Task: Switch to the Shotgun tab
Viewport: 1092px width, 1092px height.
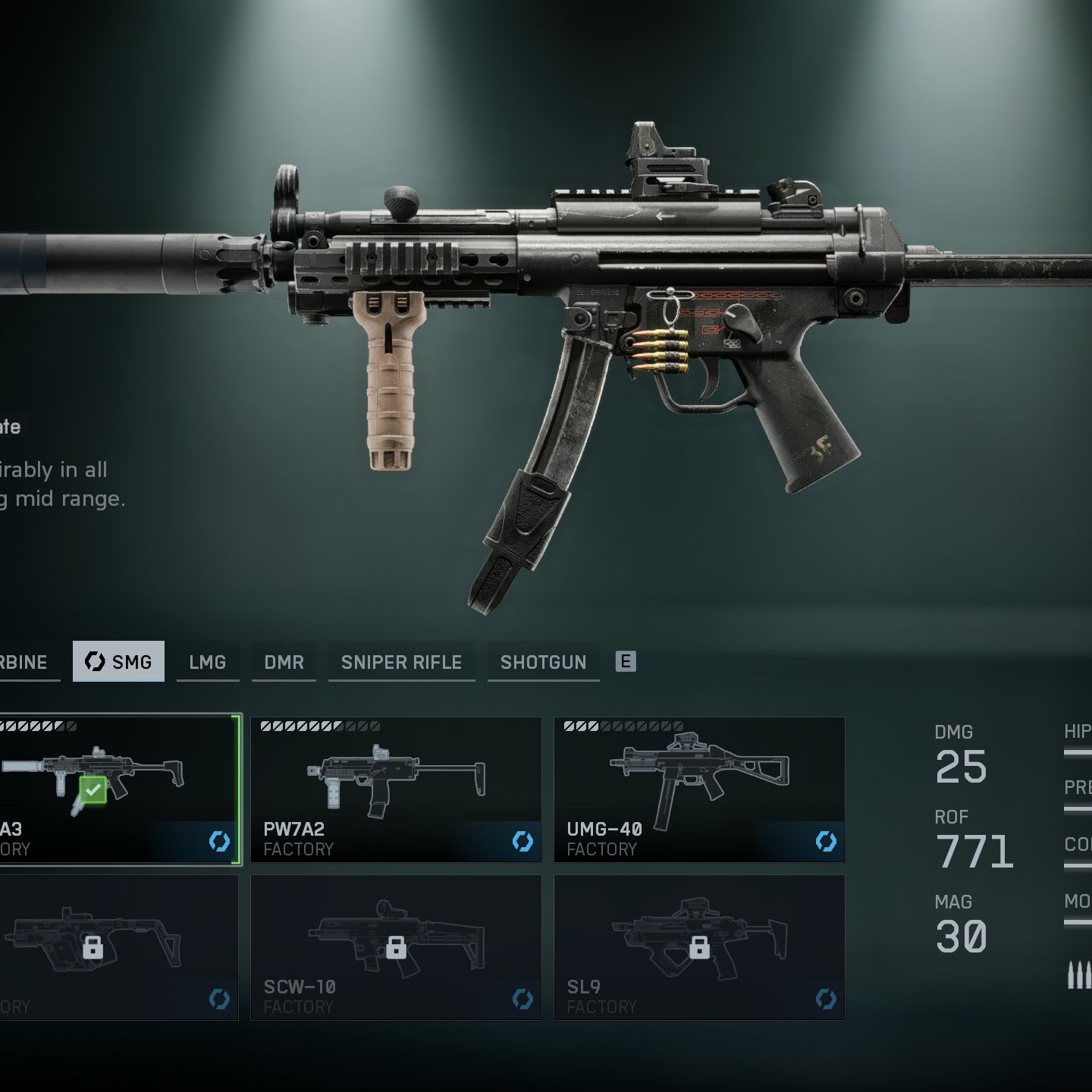Action: 543,662
